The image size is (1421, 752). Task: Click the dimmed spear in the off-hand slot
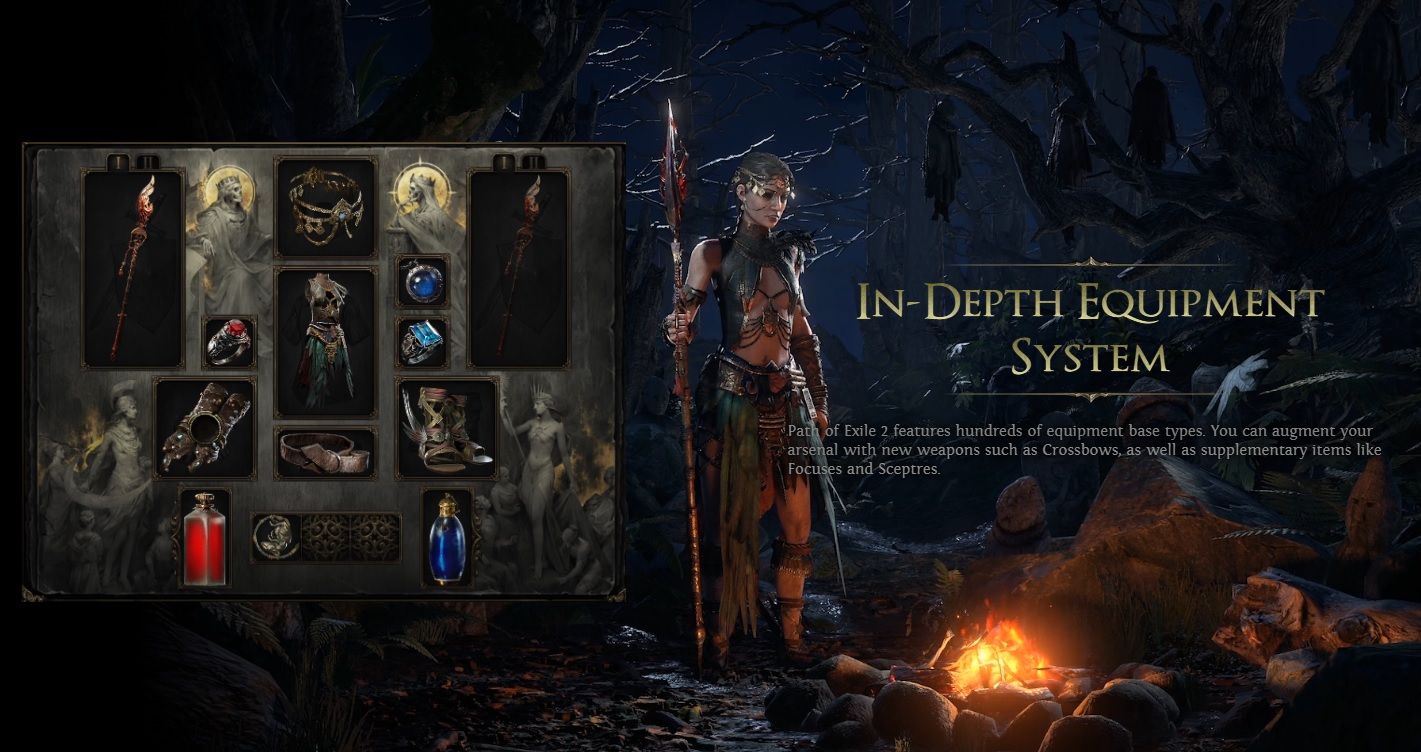[x=518, y=268]
